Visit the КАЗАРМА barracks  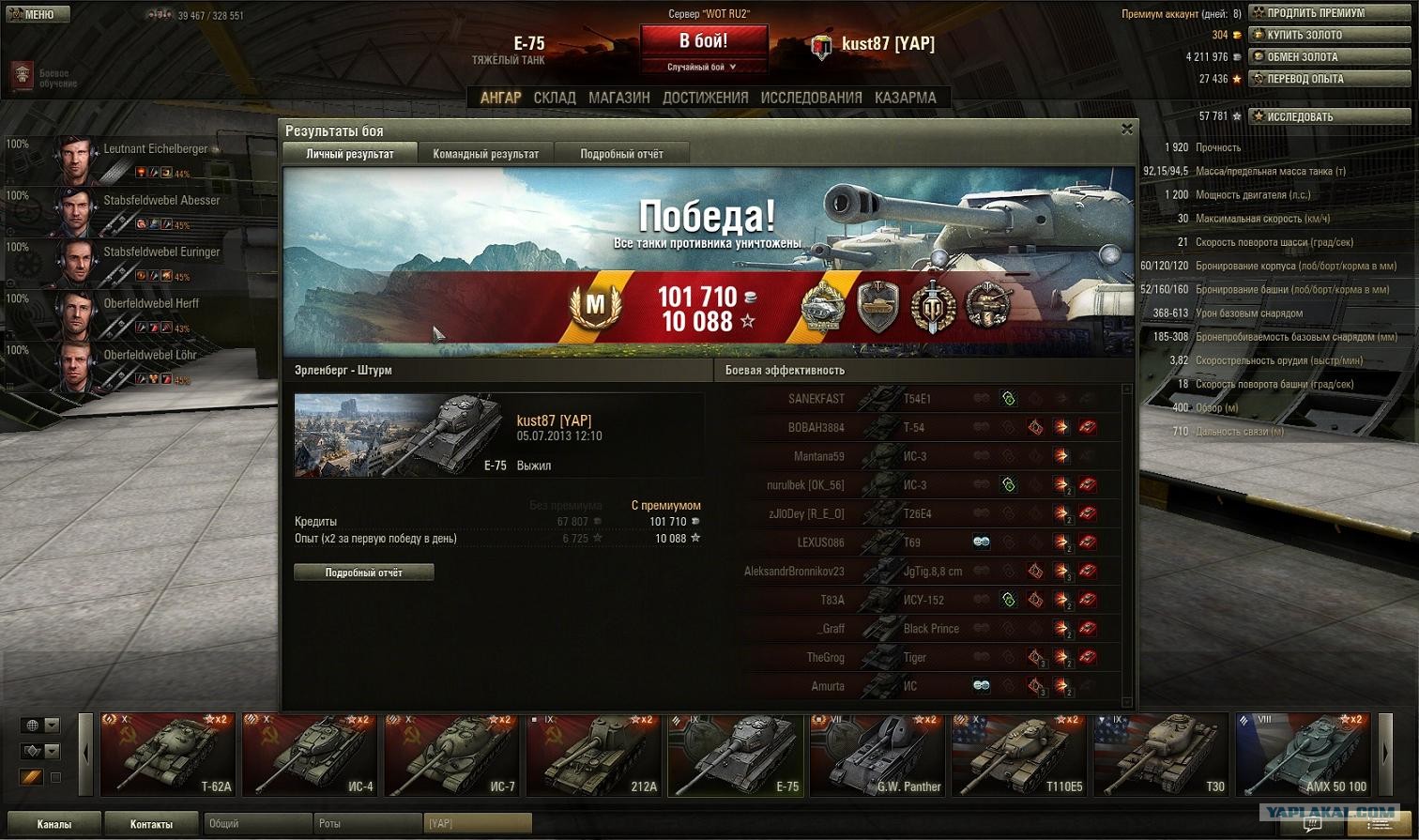coord(905,98)
